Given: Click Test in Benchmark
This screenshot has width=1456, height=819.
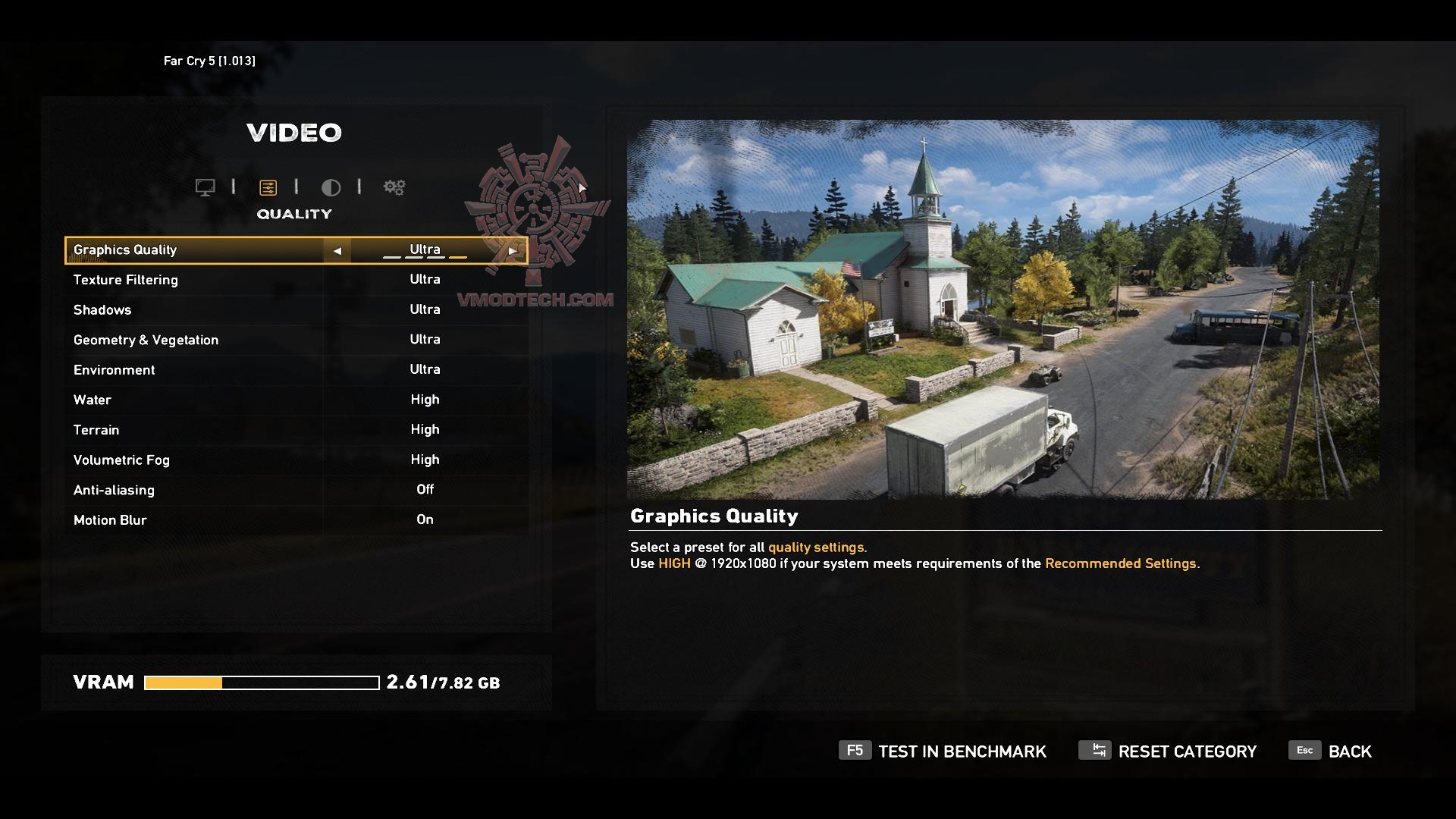Looking at the screenshot, I should click(x=943, y=752).
